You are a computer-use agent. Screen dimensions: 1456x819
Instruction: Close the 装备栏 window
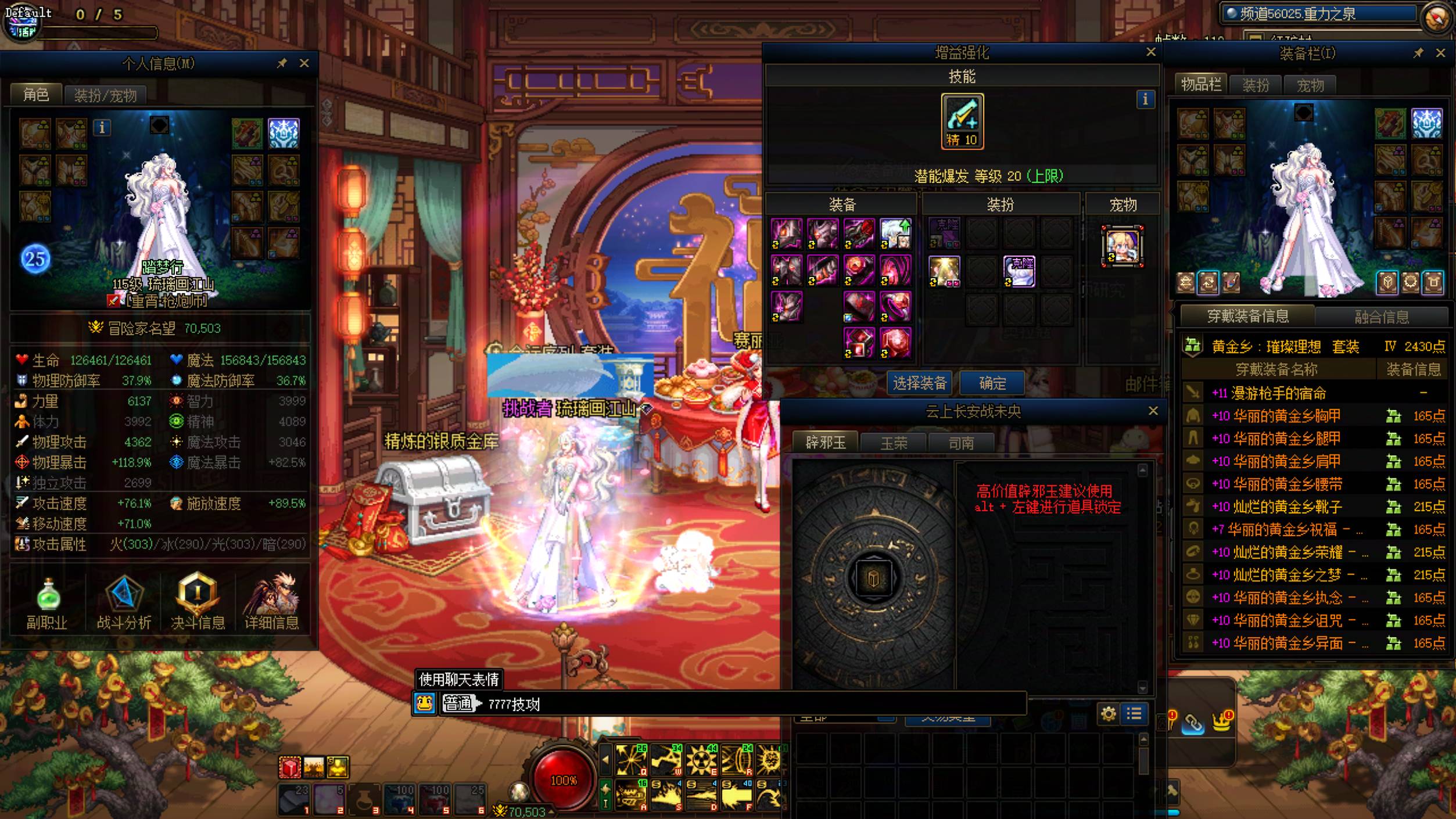tap(1440, 53)
